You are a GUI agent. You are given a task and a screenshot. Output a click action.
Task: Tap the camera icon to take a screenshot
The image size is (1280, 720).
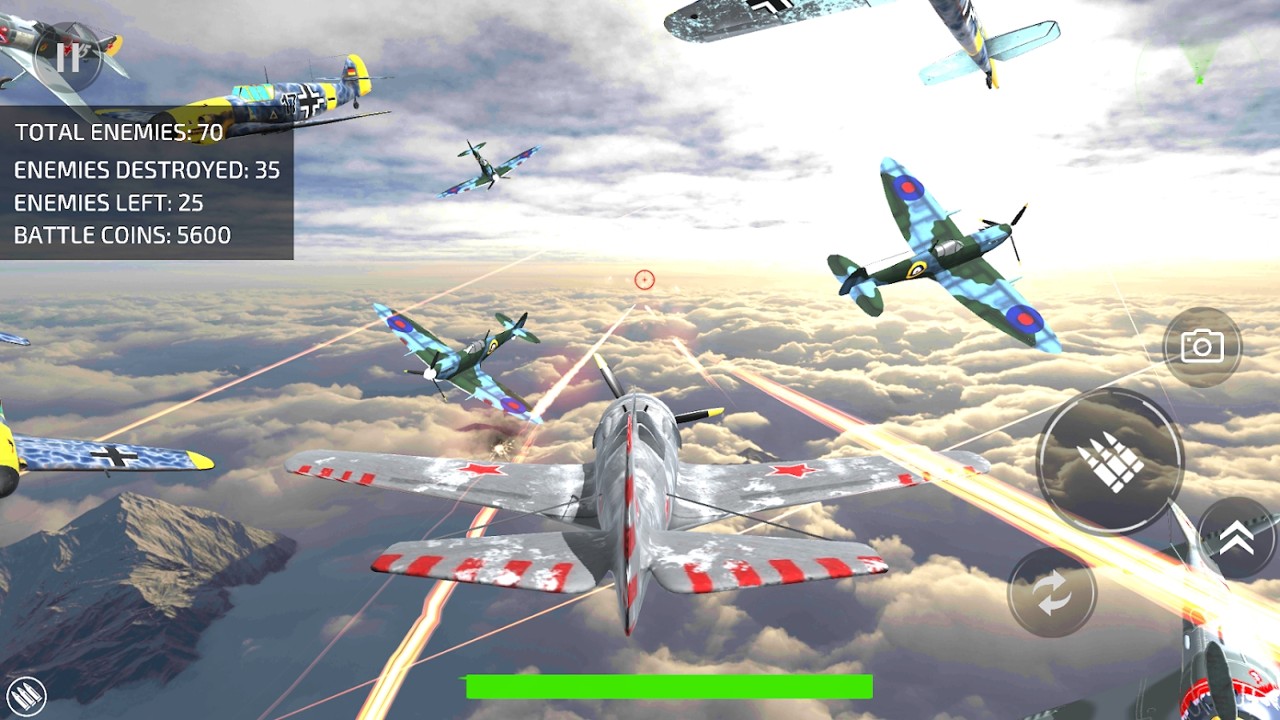1202,346
